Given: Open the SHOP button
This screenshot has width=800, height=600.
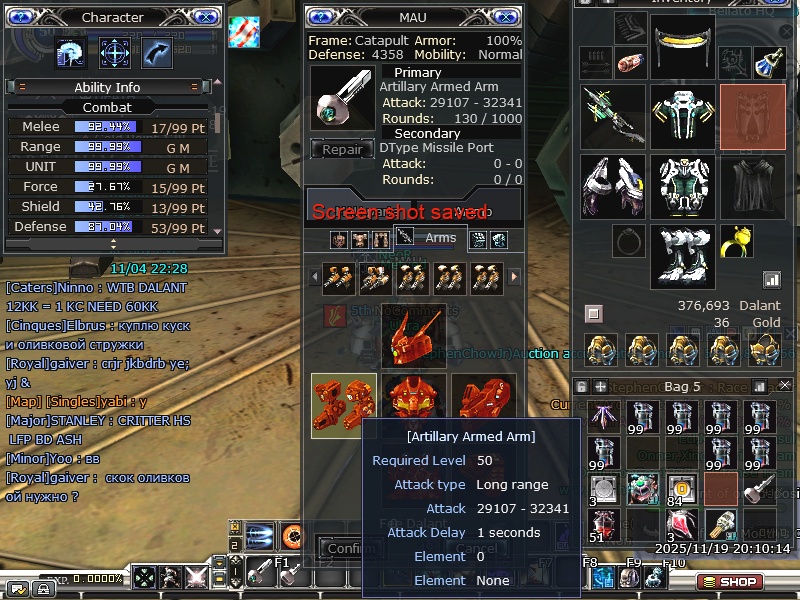Looking at the screenshot, I should 729,581.
